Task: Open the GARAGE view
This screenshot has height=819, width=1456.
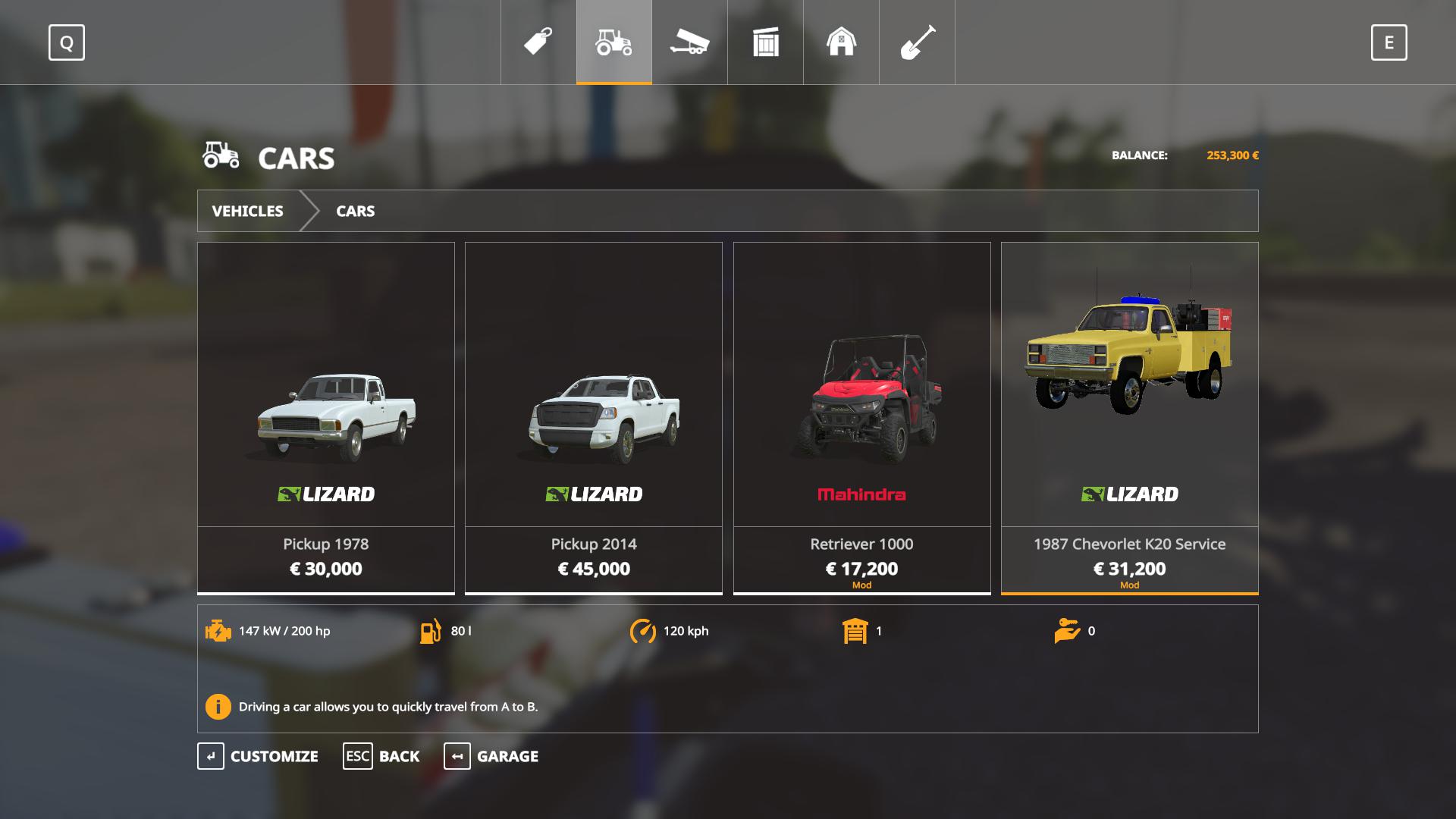Action: pos(491,756)
